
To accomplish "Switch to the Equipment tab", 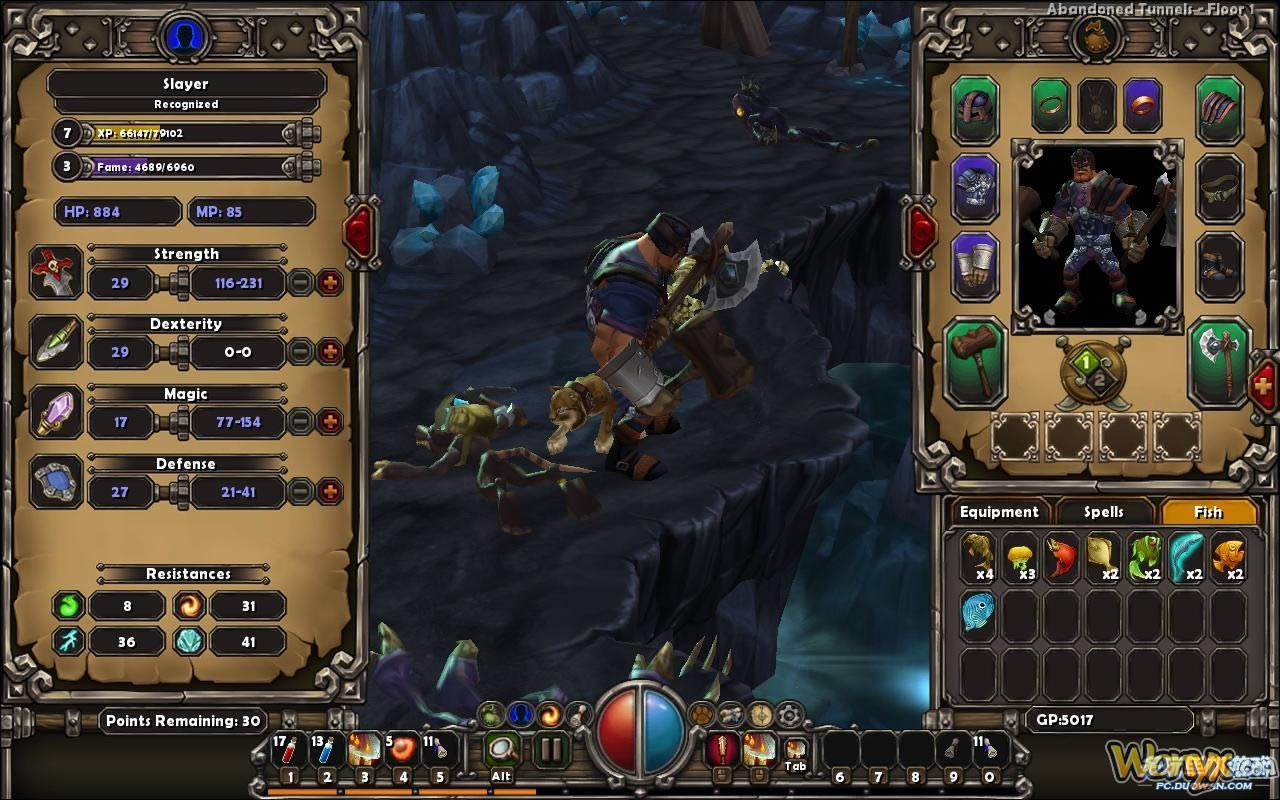I will 999,512.
